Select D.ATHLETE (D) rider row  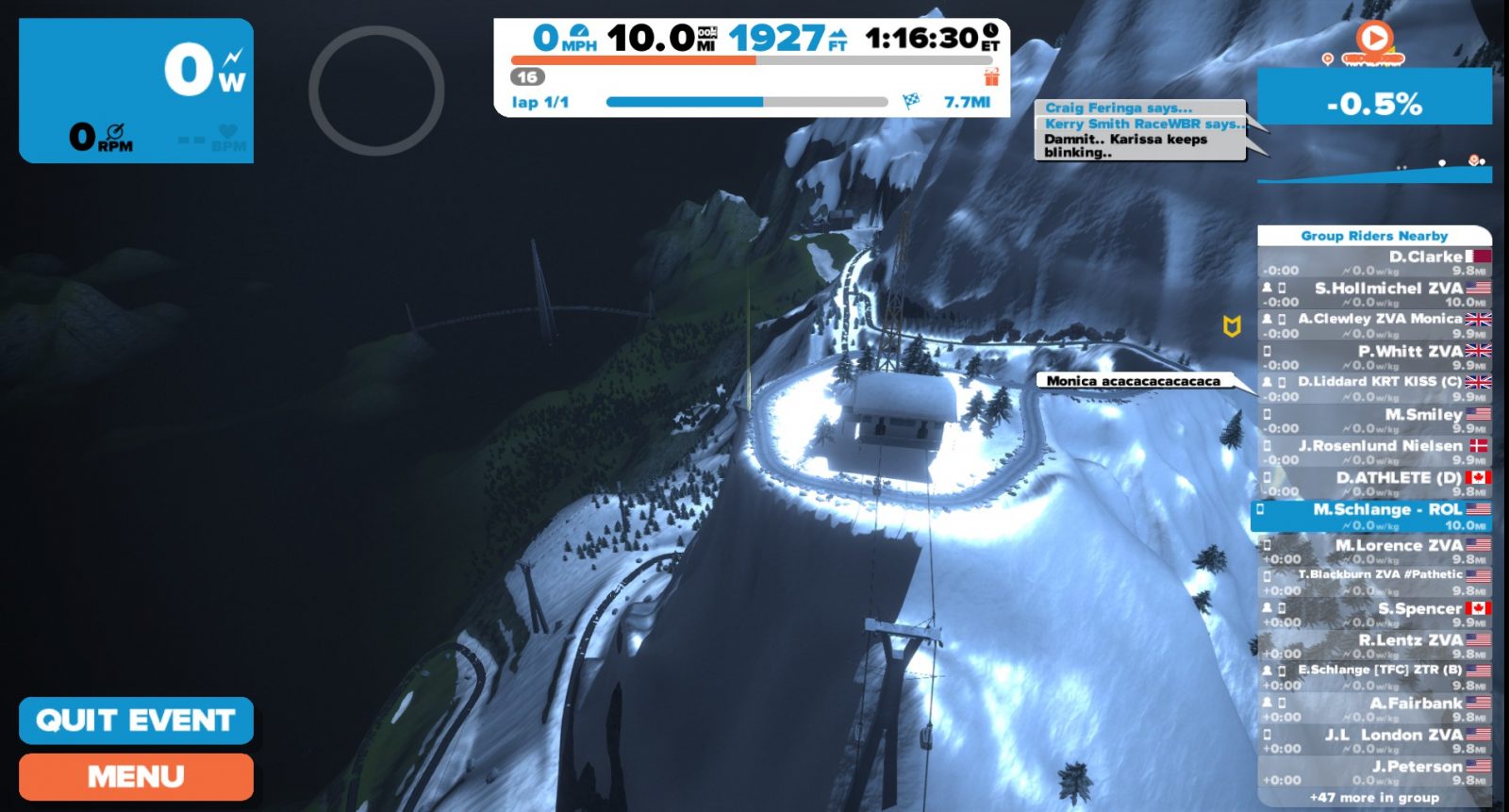pyautogui.click(x=1374, y=484)
